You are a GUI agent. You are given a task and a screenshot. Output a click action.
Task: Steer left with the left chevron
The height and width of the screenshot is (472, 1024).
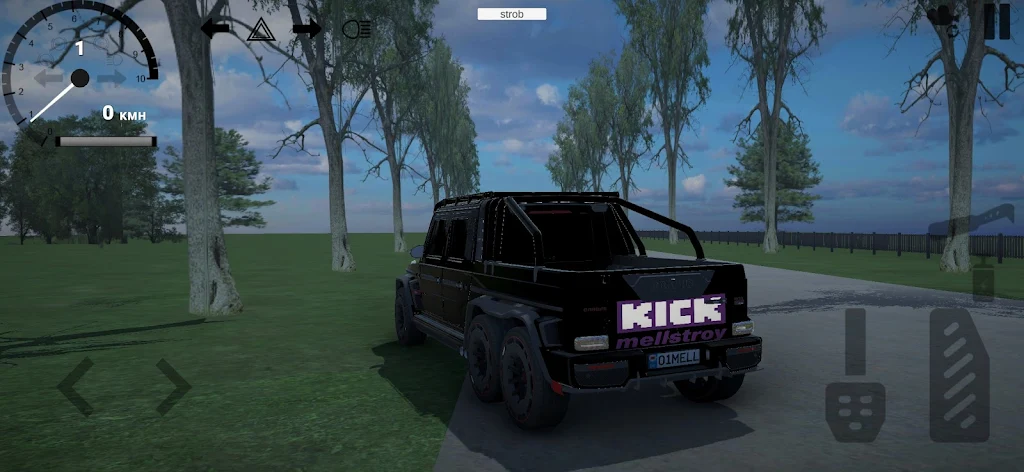(x=75, y=386)
